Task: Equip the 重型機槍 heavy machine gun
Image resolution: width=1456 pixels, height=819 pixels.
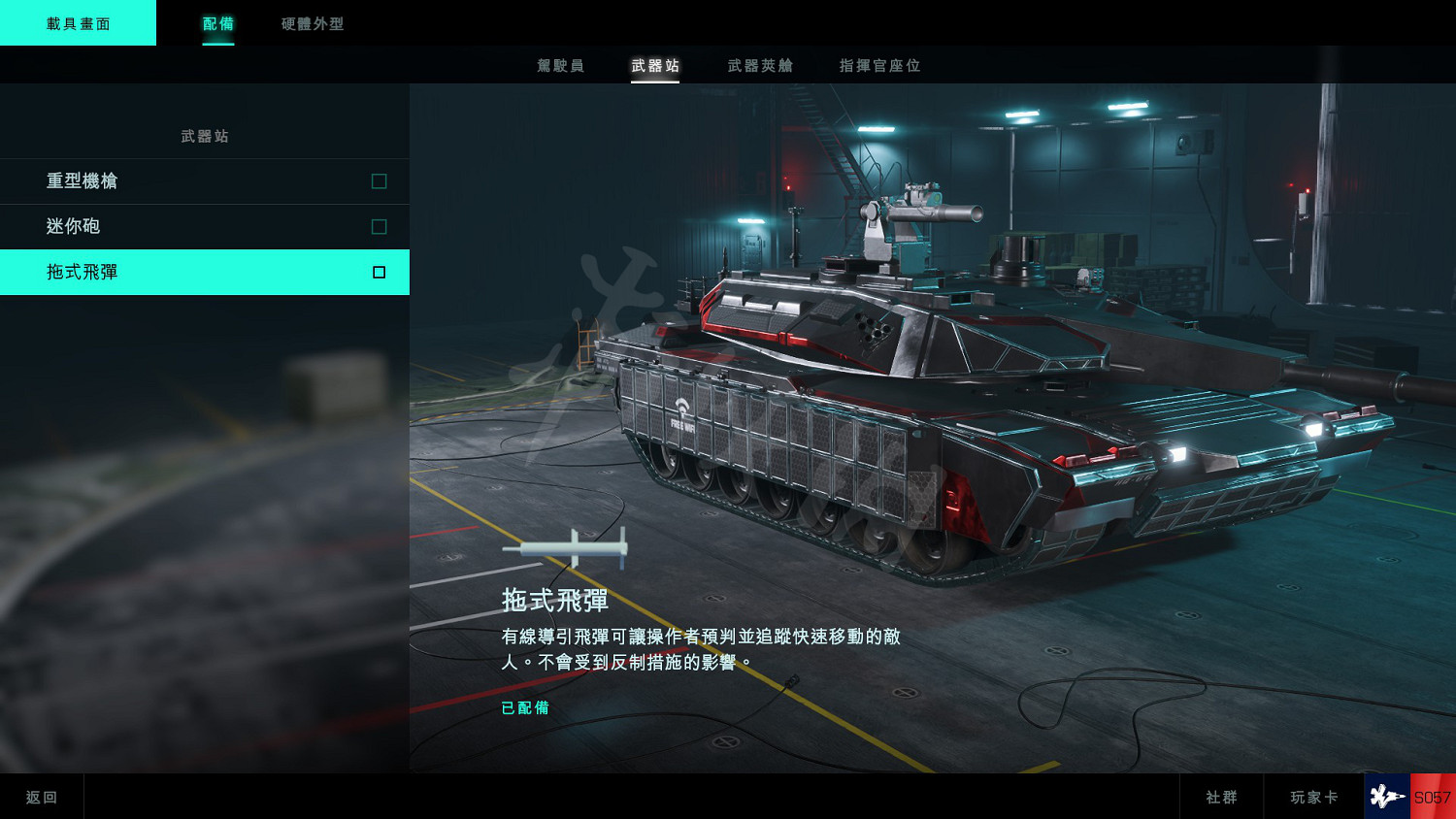Action: pyautogui.click(x=204, y=181)
